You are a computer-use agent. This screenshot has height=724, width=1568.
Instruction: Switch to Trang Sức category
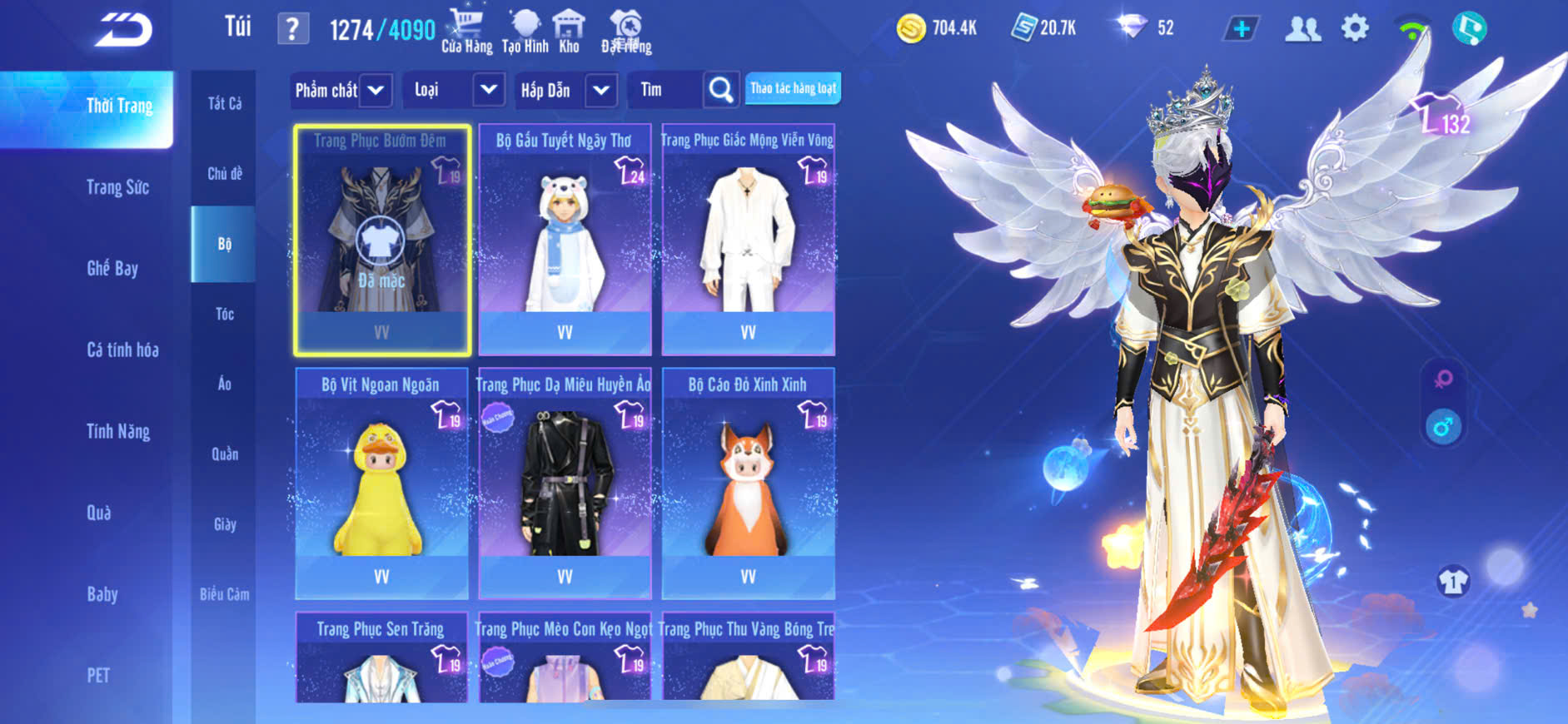pyautogui.click(x=117, y=187)
